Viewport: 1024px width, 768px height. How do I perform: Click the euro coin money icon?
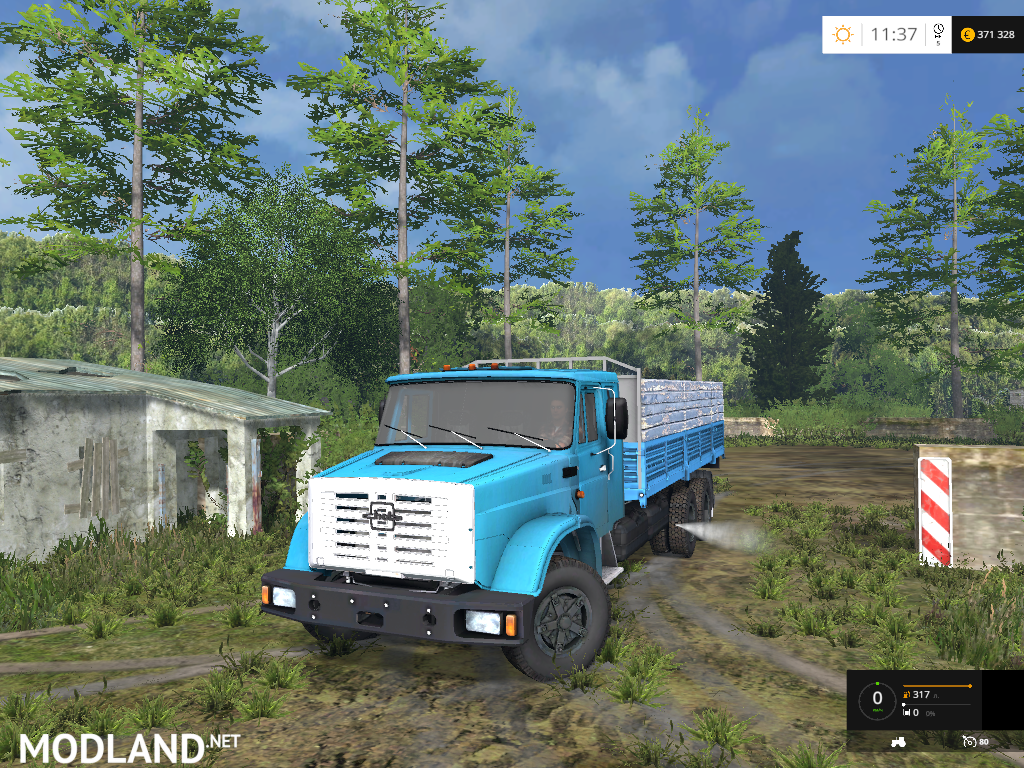coord(967,35)
